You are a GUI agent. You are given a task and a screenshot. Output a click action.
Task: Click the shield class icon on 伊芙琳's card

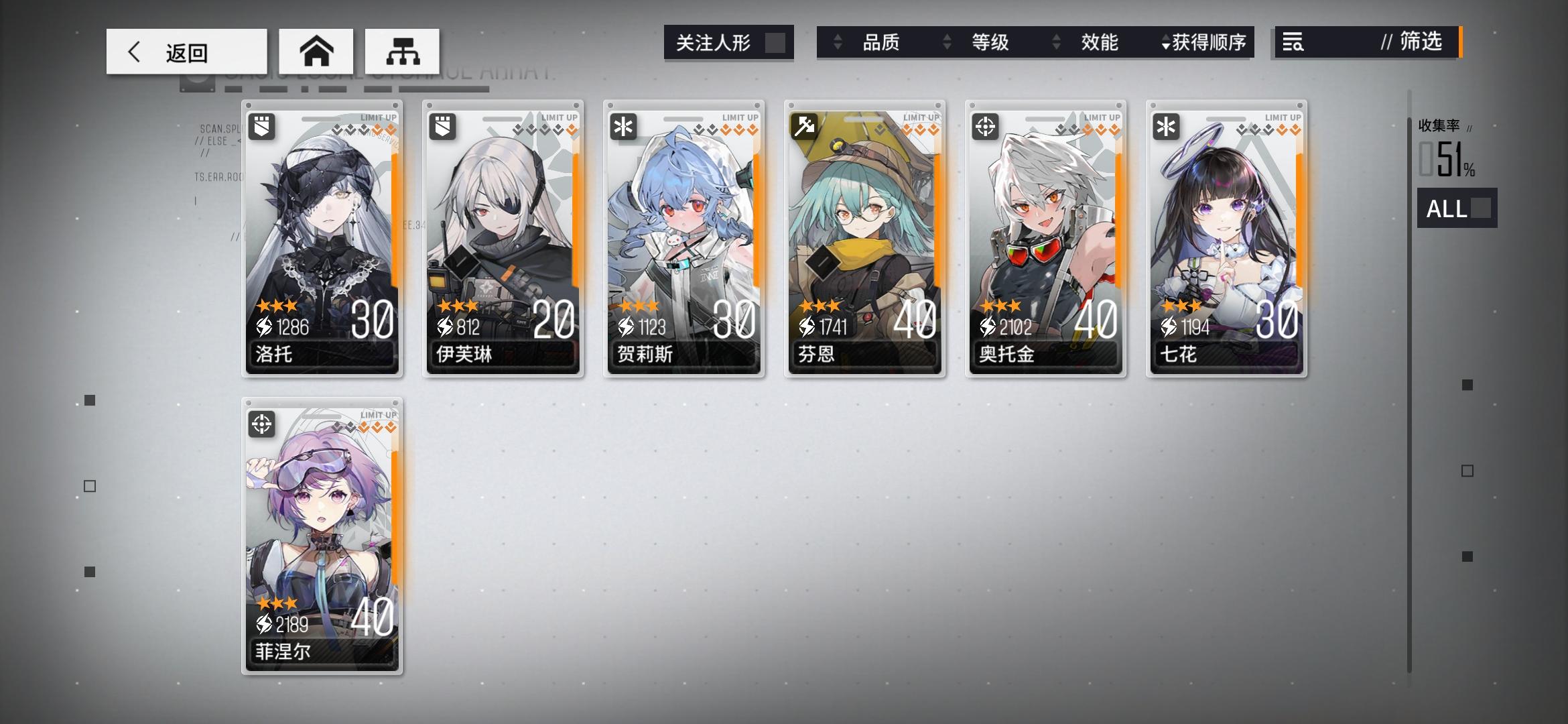tap(442, 125)
